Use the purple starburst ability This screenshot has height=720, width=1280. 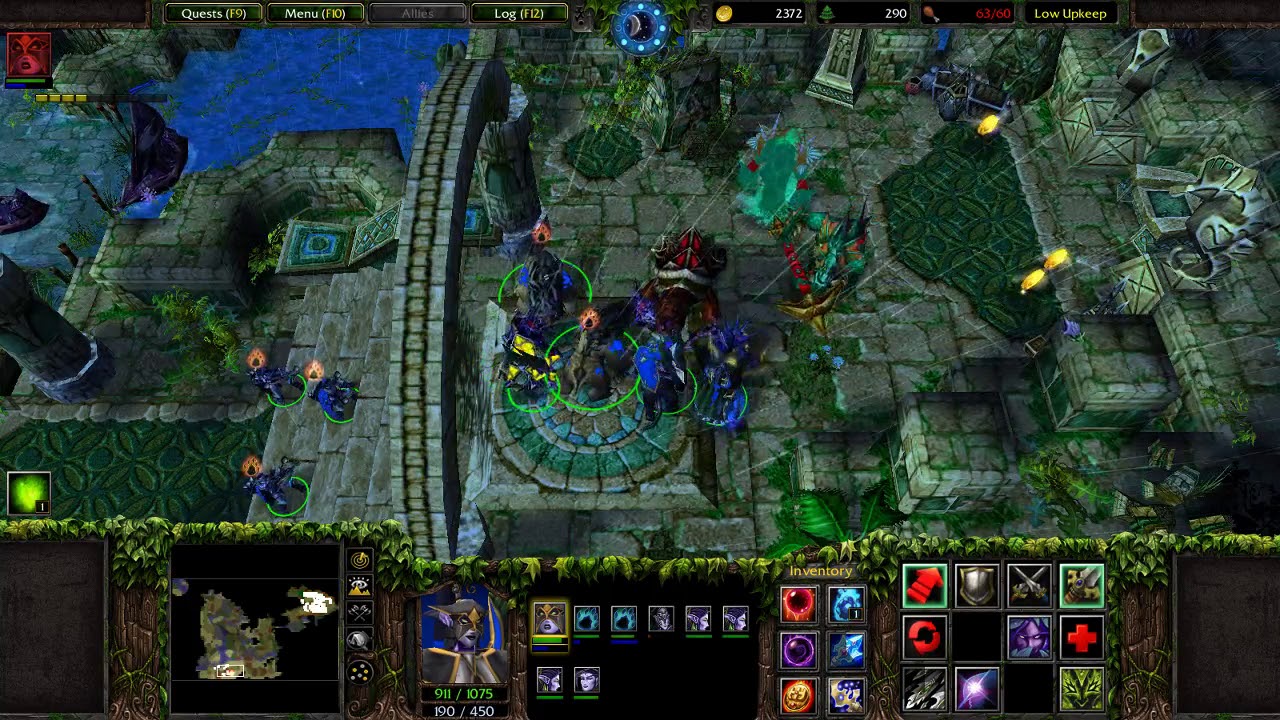click(x=977, y=690)
